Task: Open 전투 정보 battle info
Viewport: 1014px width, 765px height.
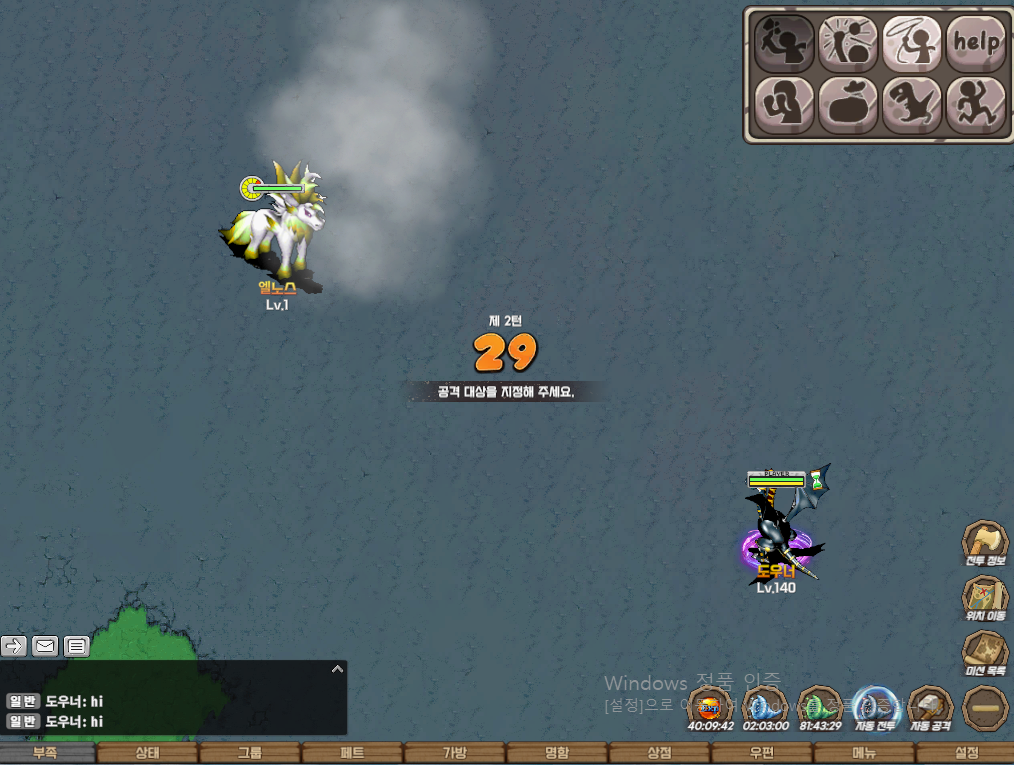Action: tap(985, 545)
